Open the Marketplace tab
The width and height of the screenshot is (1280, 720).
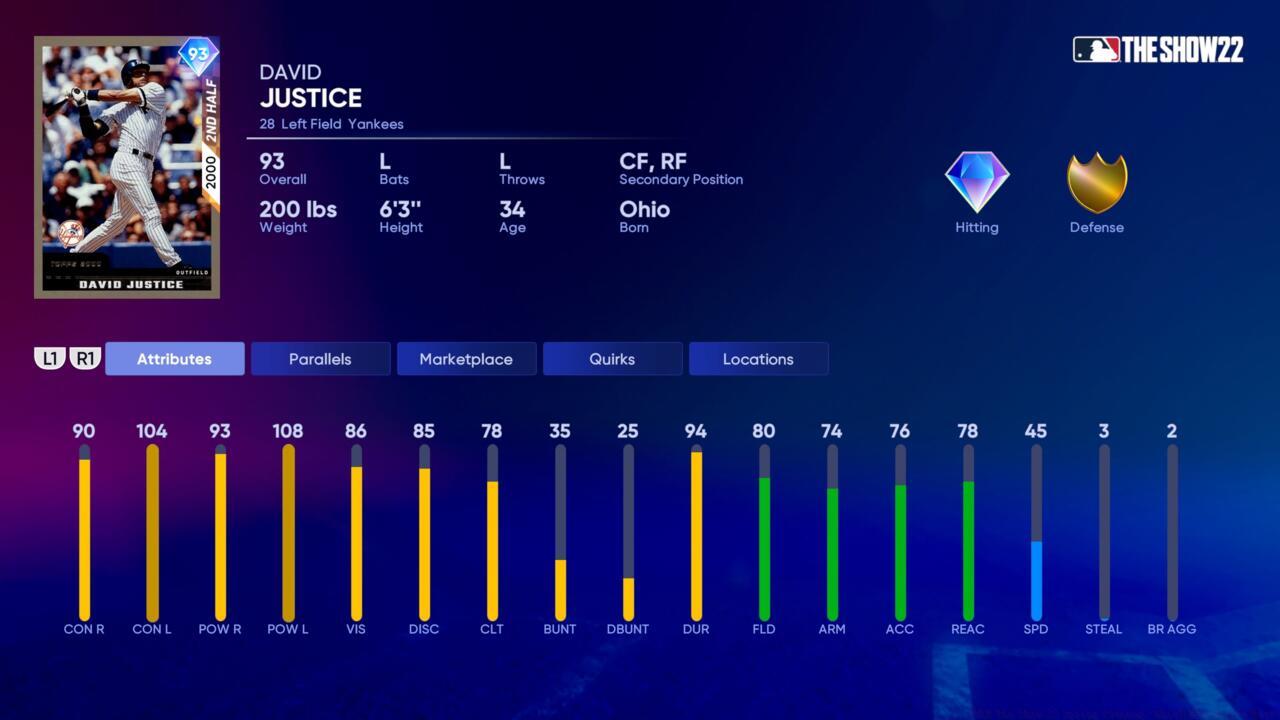coord(466,358)
